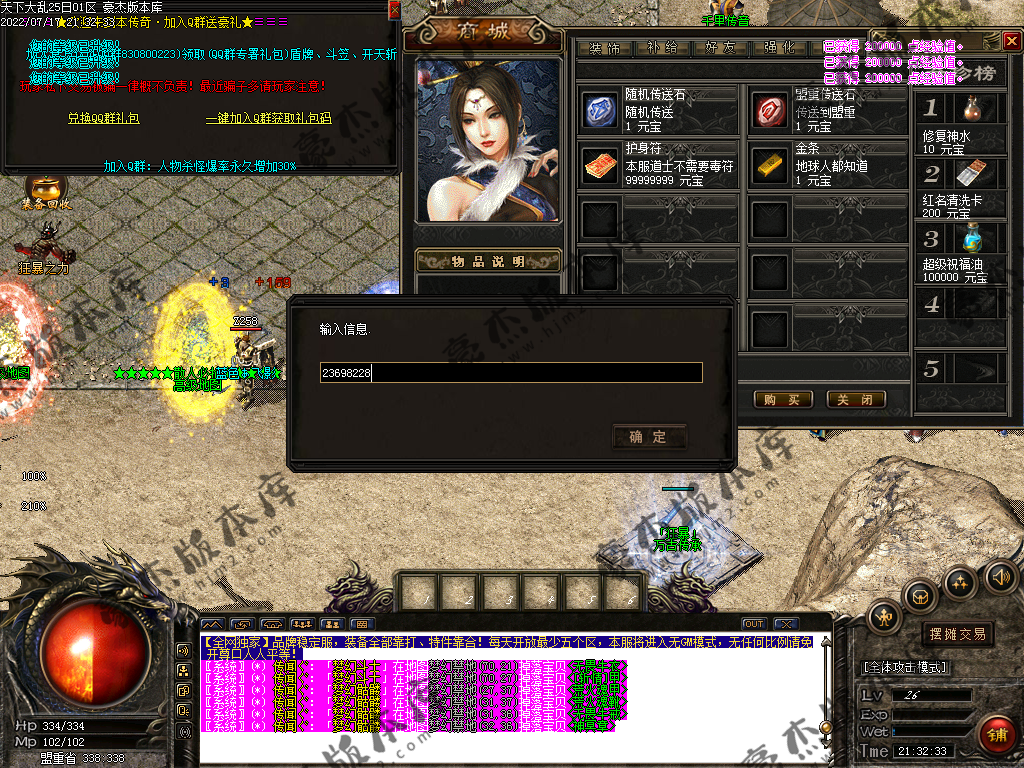The image size is (1024, 768).
Task: Choose the 盟重传送石 red stone item
Action: click(x=770, y=111)
